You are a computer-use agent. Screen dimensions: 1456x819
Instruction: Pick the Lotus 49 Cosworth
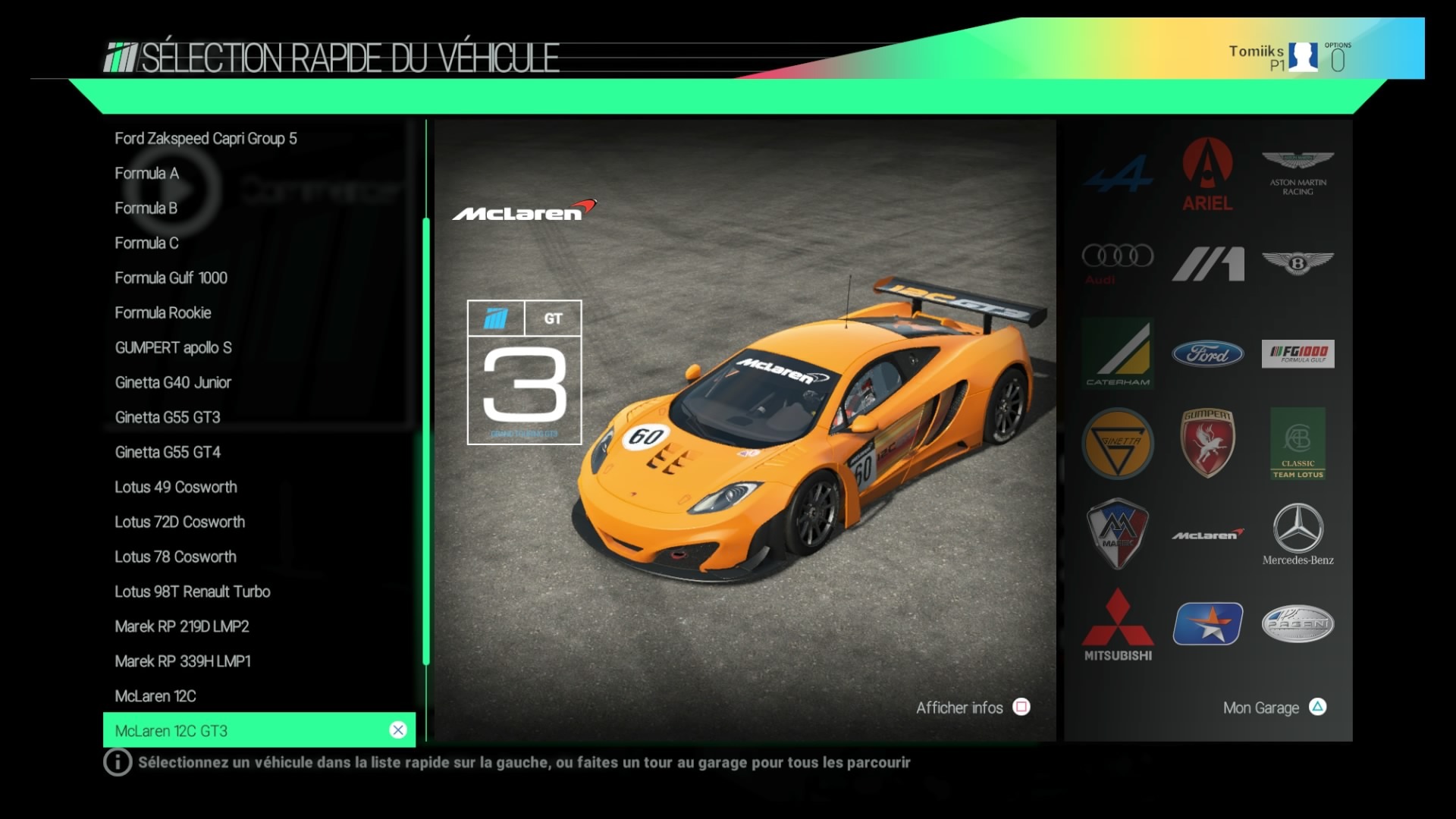(175, 488)
